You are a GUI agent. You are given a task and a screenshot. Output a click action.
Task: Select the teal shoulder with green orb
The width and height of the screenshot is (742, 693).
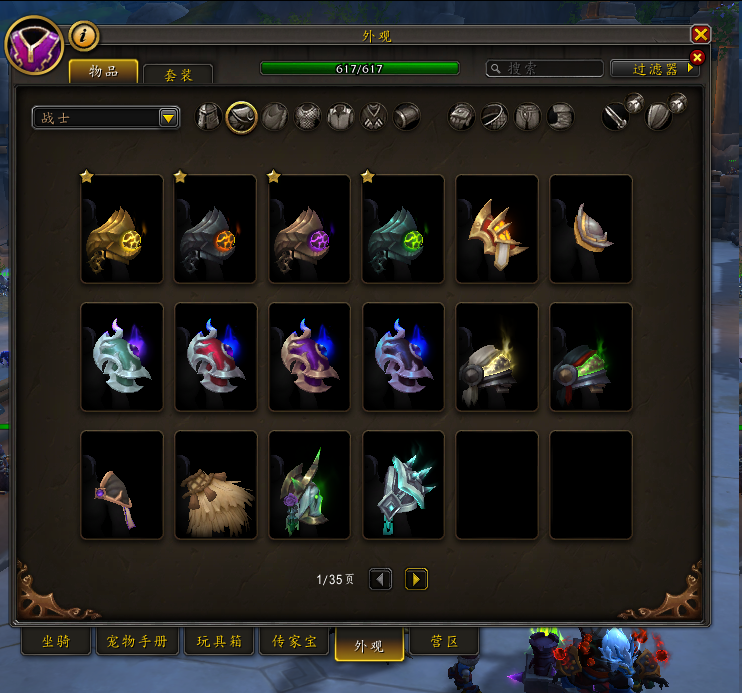coord(403,229)
